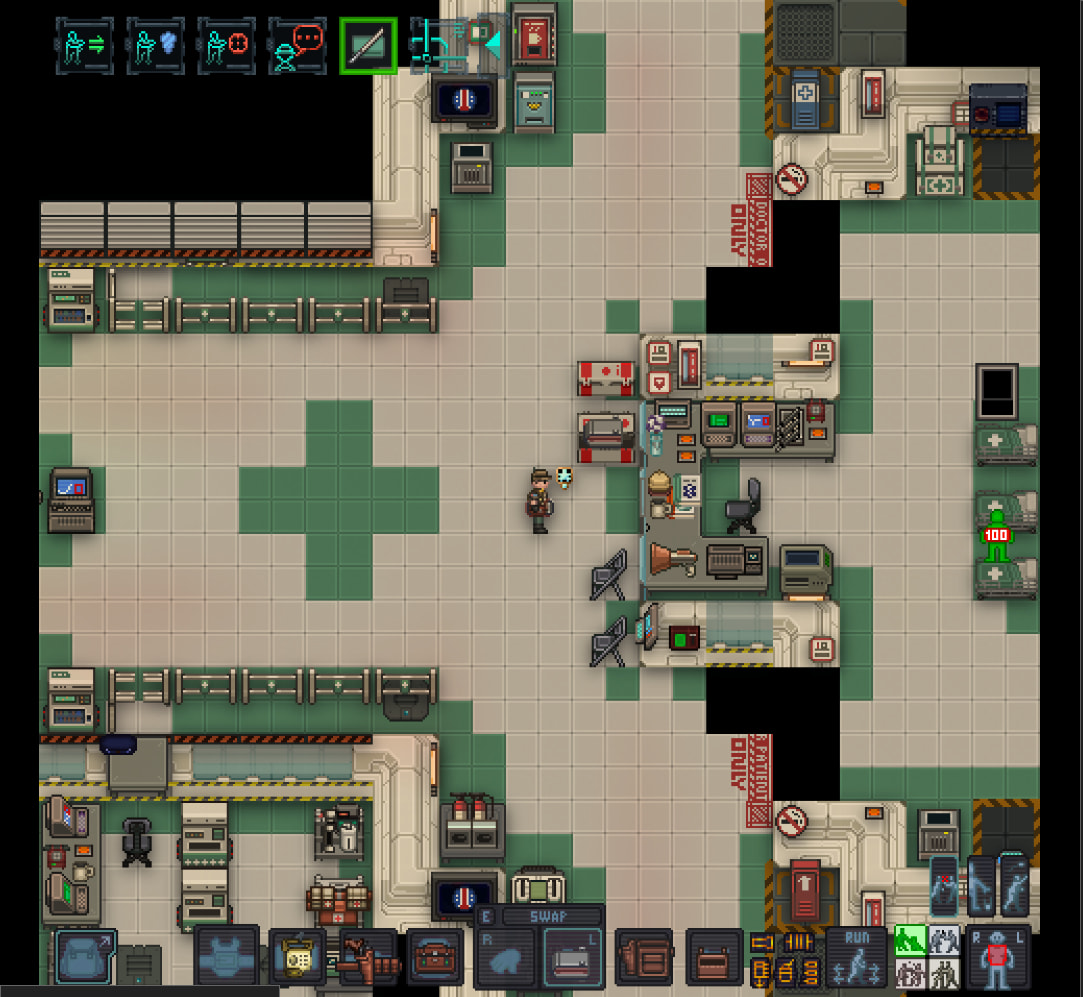
Task: Open the speech bubble chat action
Action: tap(297, 46)
